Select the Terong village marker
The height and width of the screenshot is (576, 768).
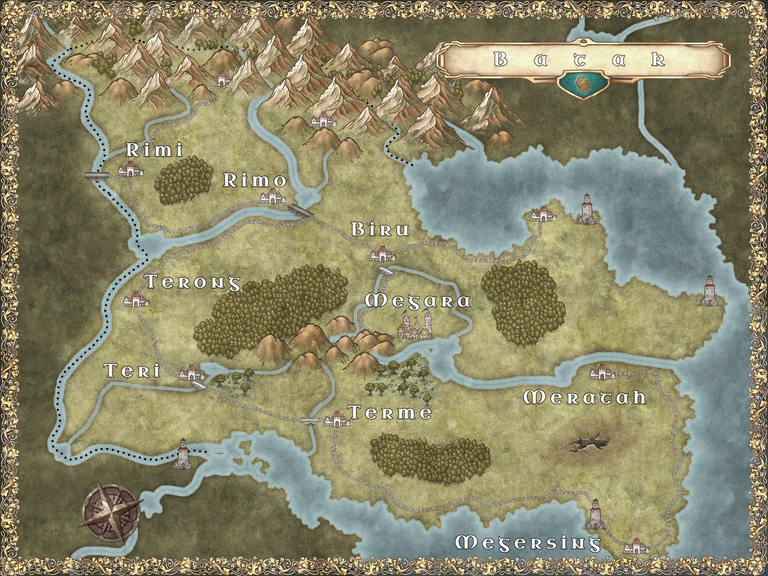[x=136, y=299]
